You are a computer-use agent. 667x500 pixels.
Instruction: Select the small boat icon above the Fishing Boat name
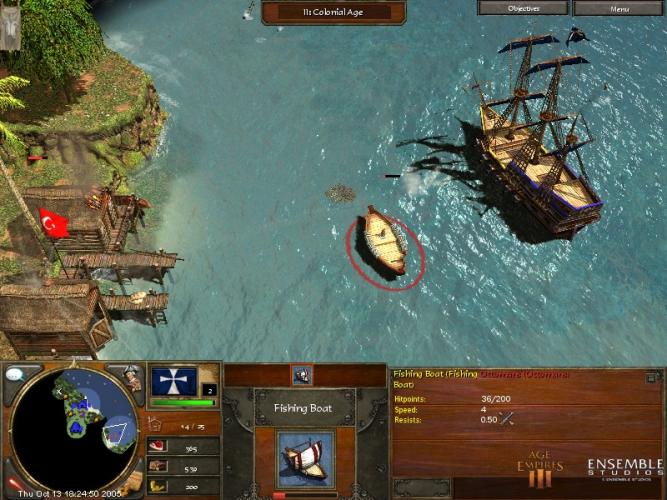pos(302,375)
